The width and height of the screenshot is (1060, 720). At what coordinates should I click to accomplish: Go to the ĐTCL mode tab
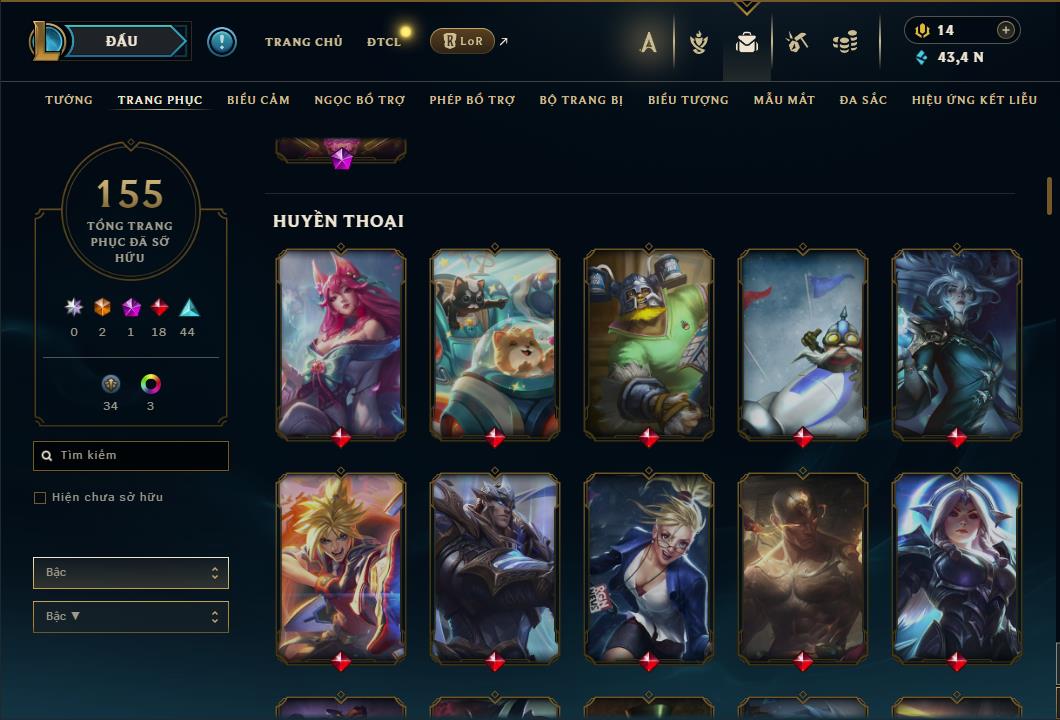[x=383, y=42]
